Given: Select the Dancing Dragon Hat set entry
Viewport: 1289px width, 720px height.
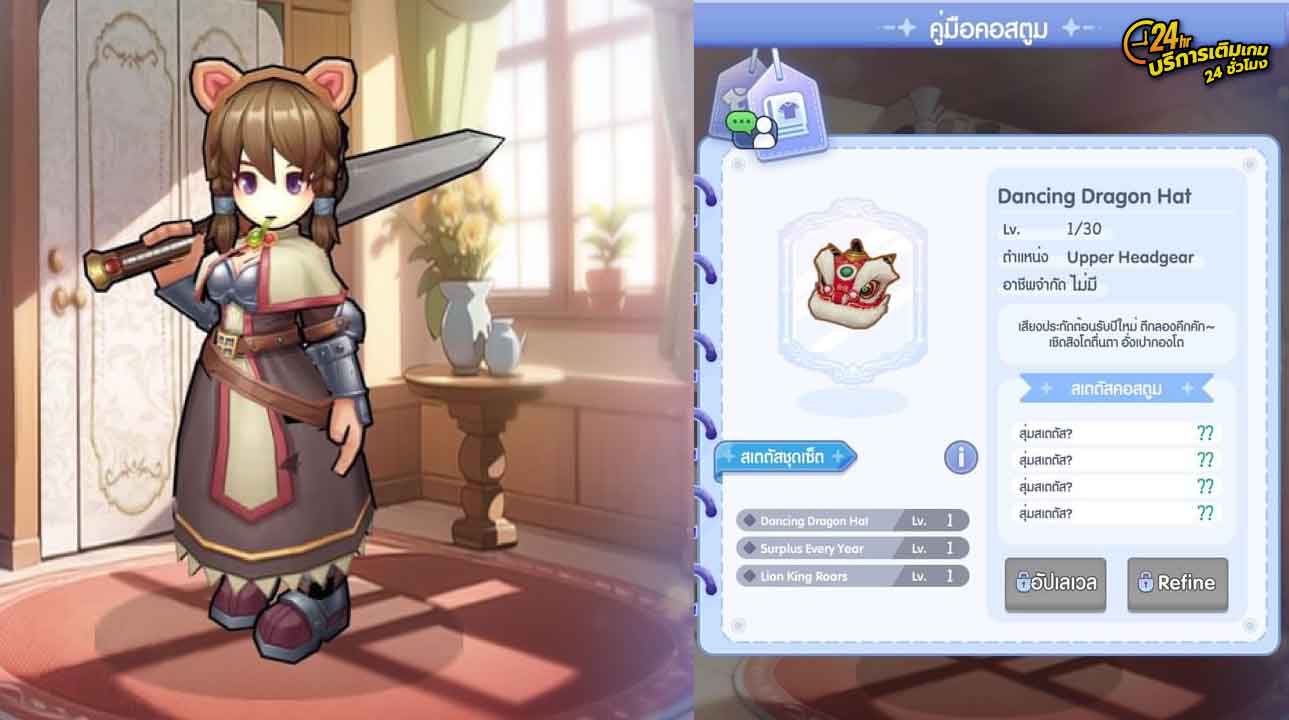Looking at the screenshot, I should click(850, 521).
